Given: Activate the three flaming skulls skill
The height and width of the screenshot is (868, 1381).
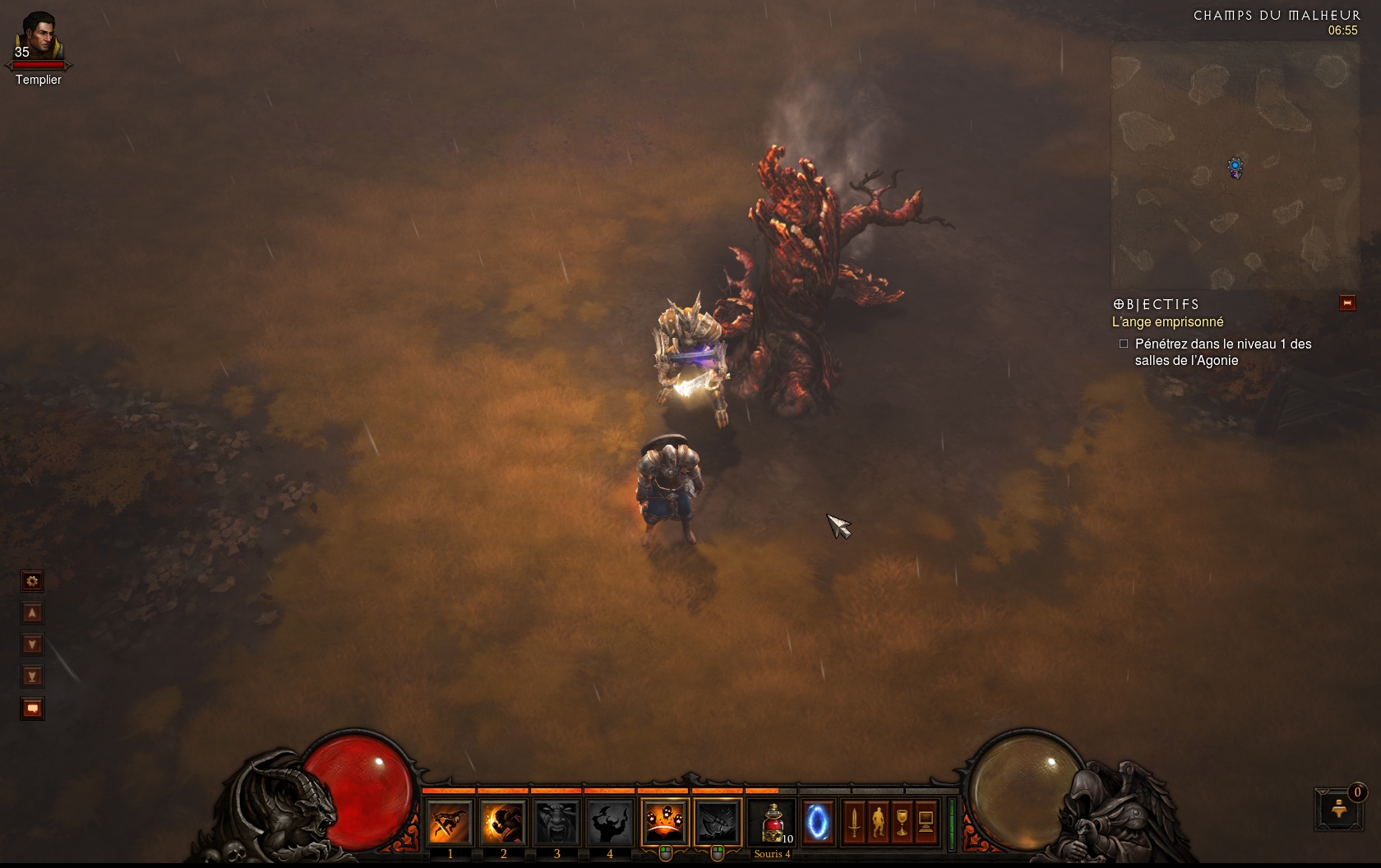Looking at the screenshot, I should coord(664,822).
